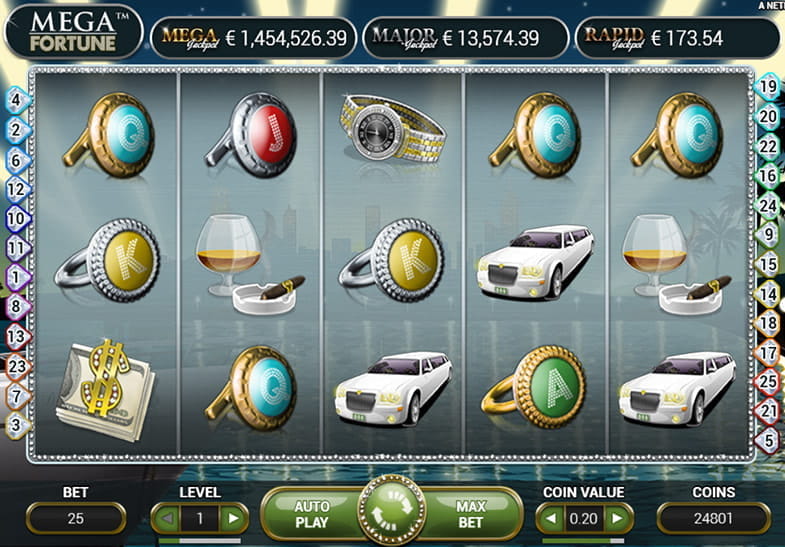Select payline number 19 marker
The width and height of the screenshot is (785, 547).
pos(769,87)
